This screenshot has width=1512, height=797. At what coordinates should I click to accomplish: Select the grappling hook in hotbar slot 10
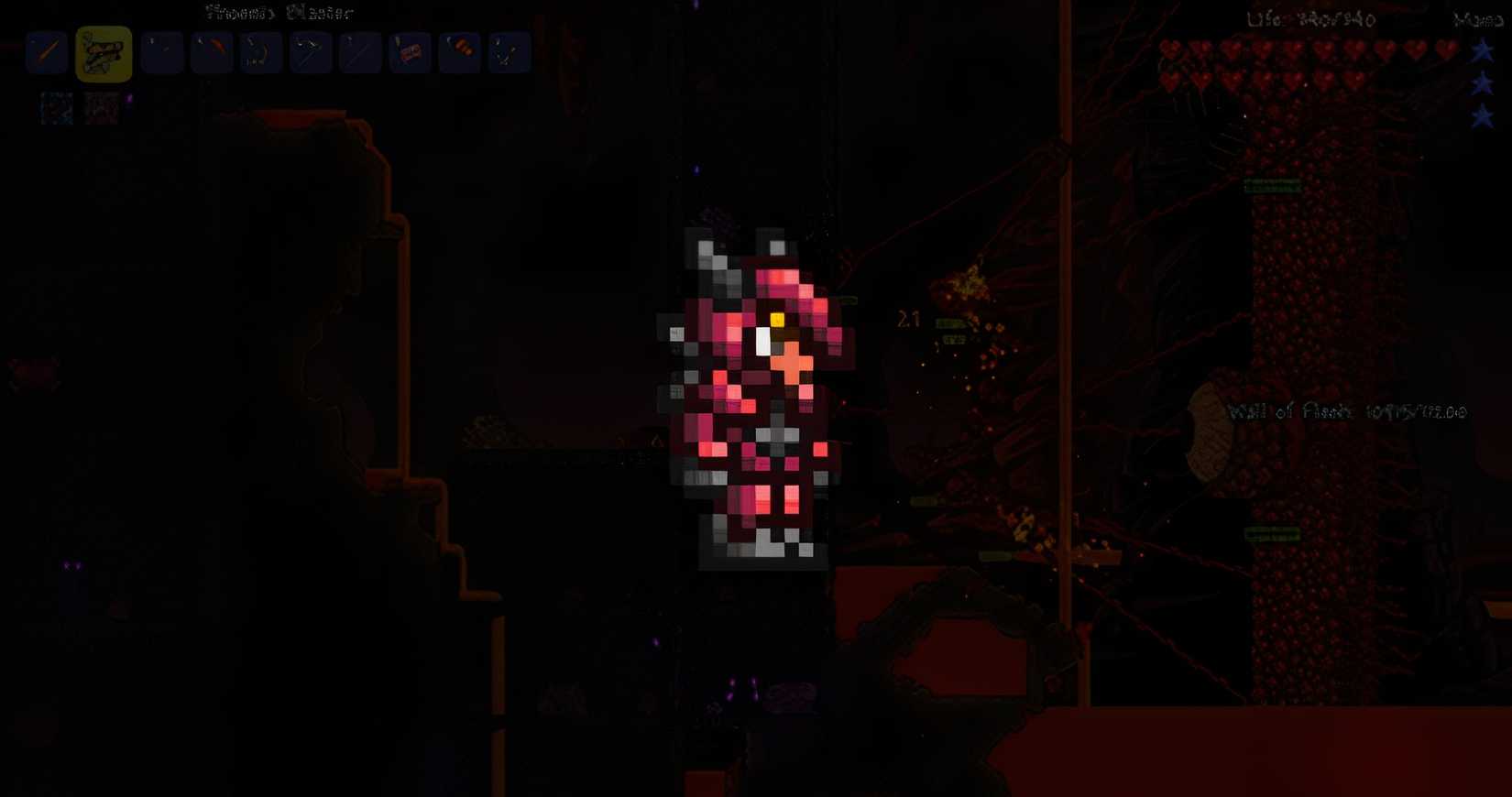509,52
